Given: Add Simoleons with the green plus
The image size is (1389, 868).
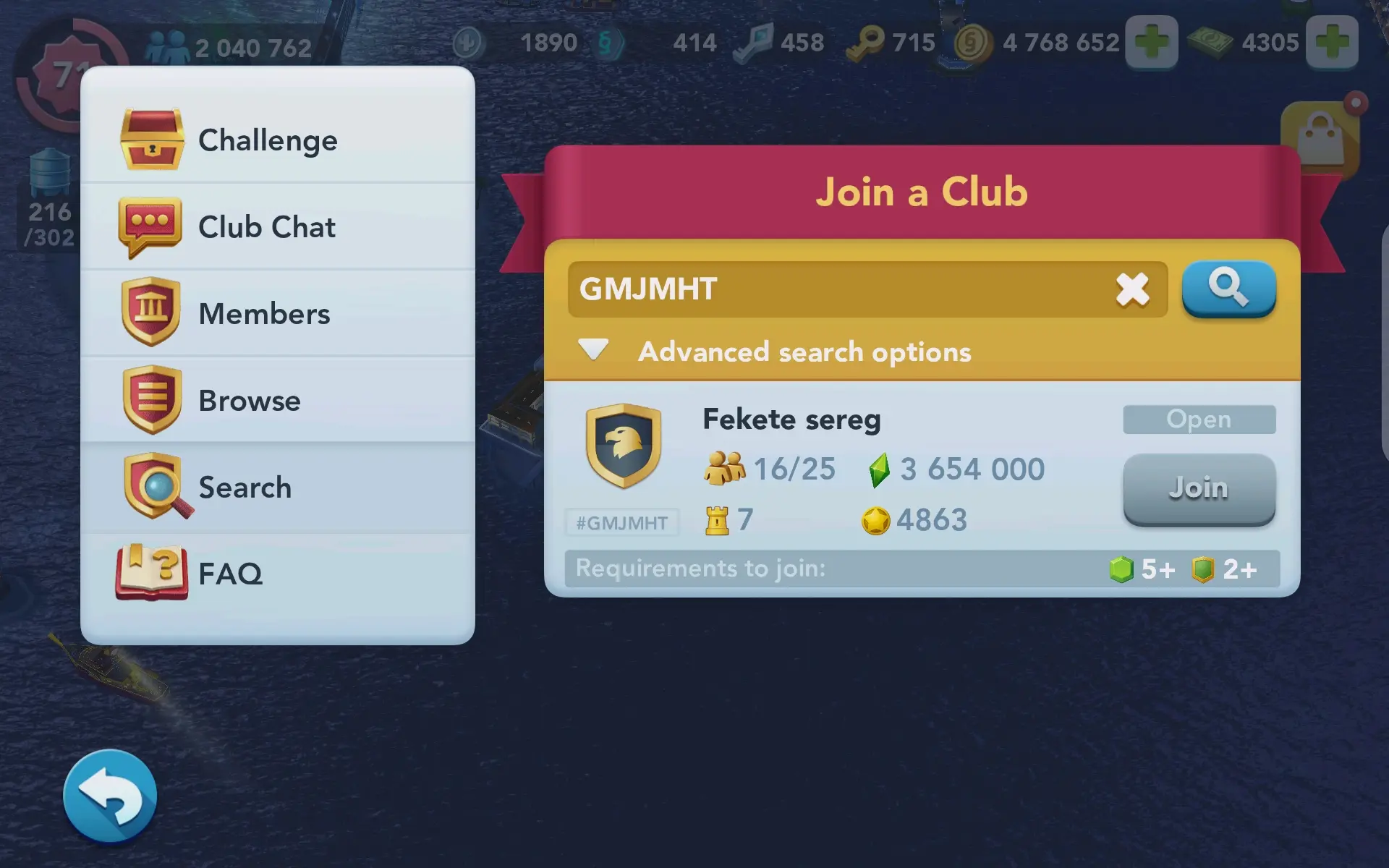Looking at the screenshot, I should [x=1152, y=42].
